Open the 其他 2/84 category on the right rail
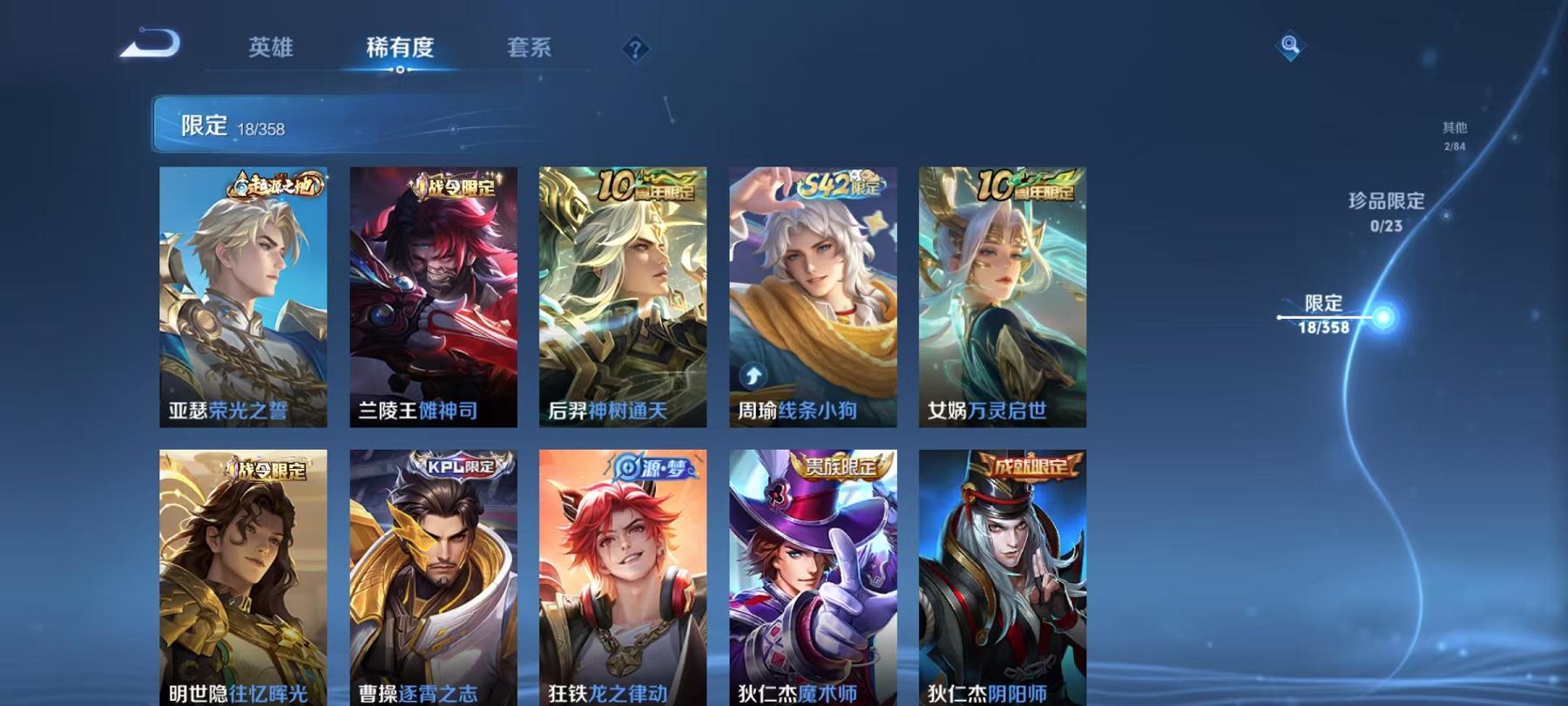Viewport: 1568px width, 706px height. (x=1455, y=135)
